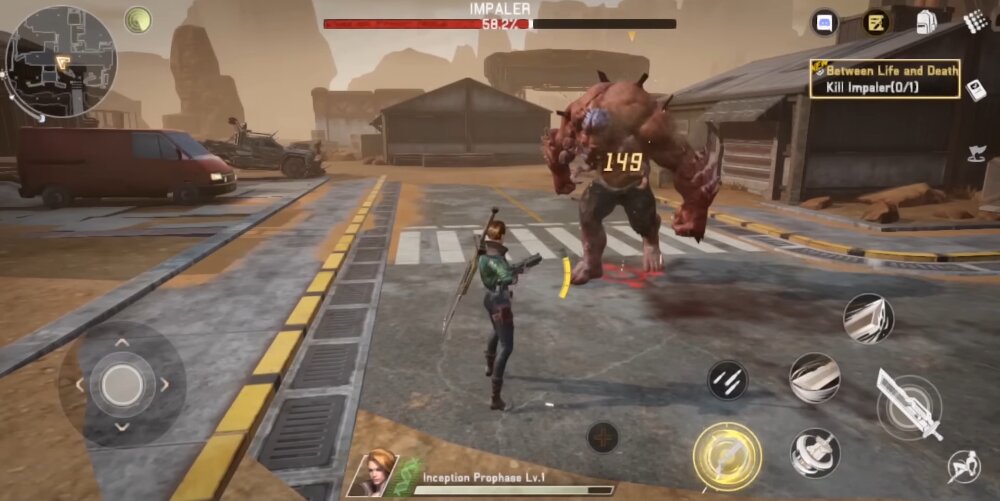This screenshot has width=1000, height=501.
Task: Activate the glowing yellow ultimate skill
Action: click(x=727, y=456)
